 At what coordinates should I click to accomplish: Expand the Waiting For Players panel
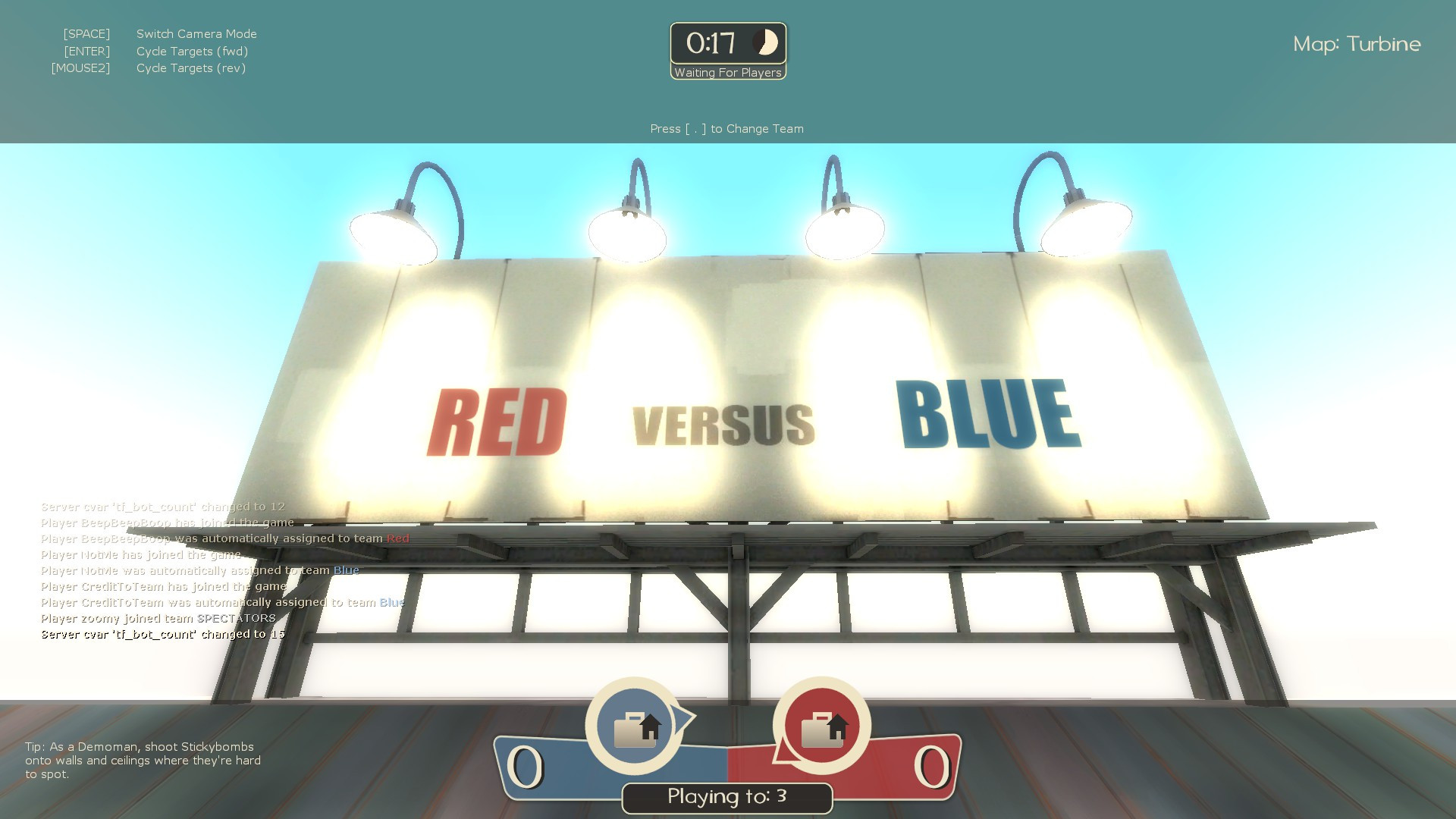pyautogui.click(x=727, y=73)
